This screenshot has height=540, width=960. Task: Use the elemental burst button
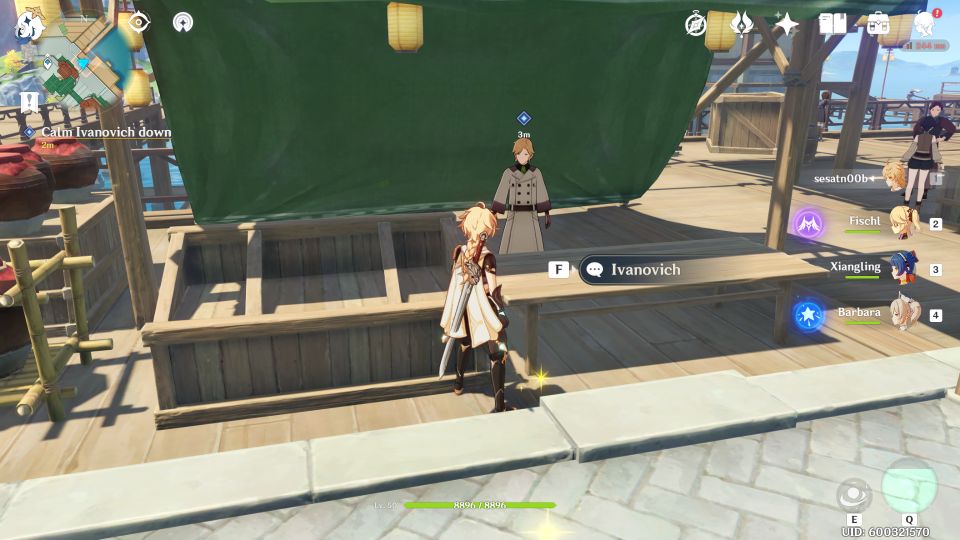[908, 487]
